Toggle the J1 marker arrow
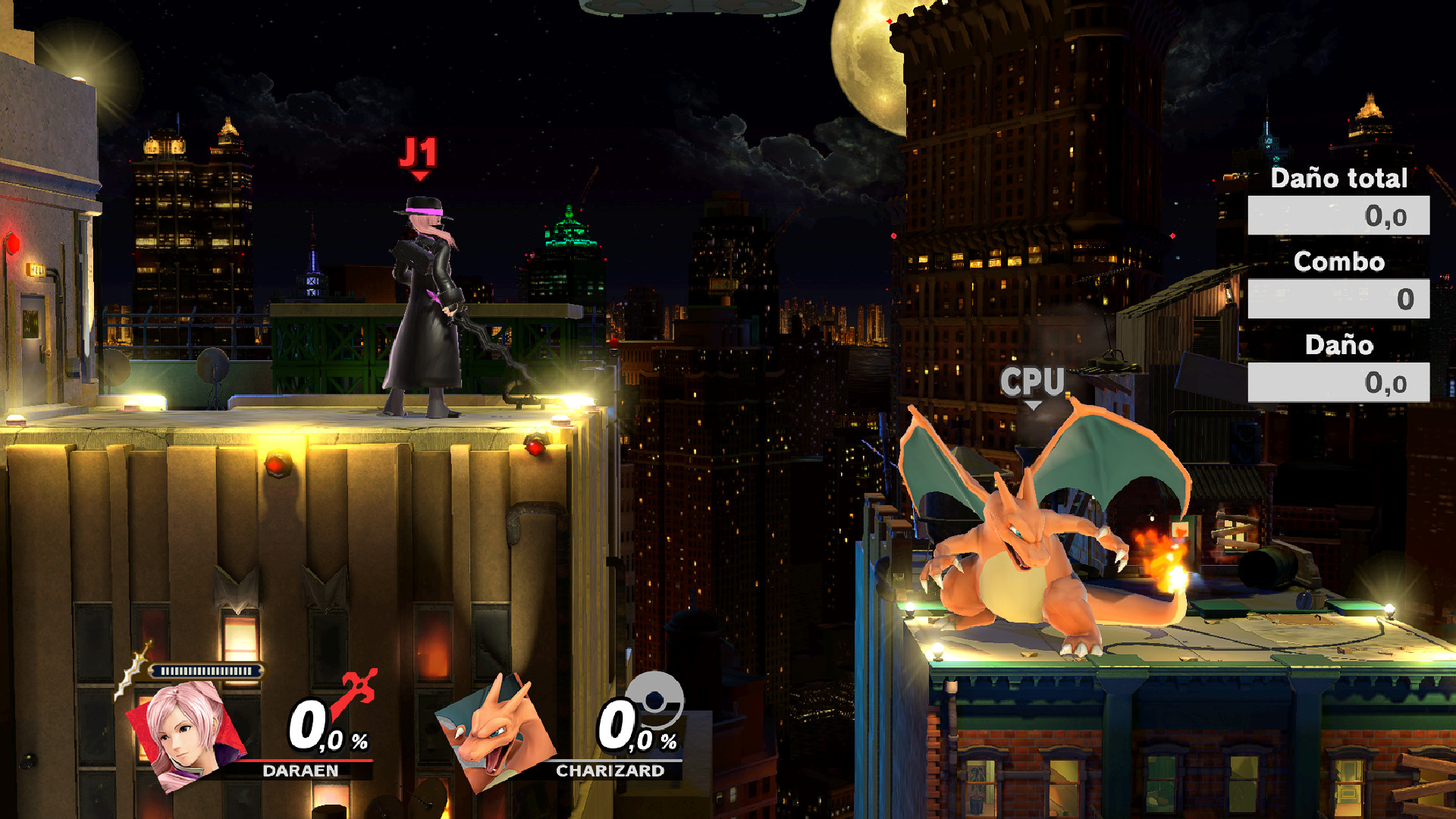Screen dimensions: 1456x819 [419, 176]
